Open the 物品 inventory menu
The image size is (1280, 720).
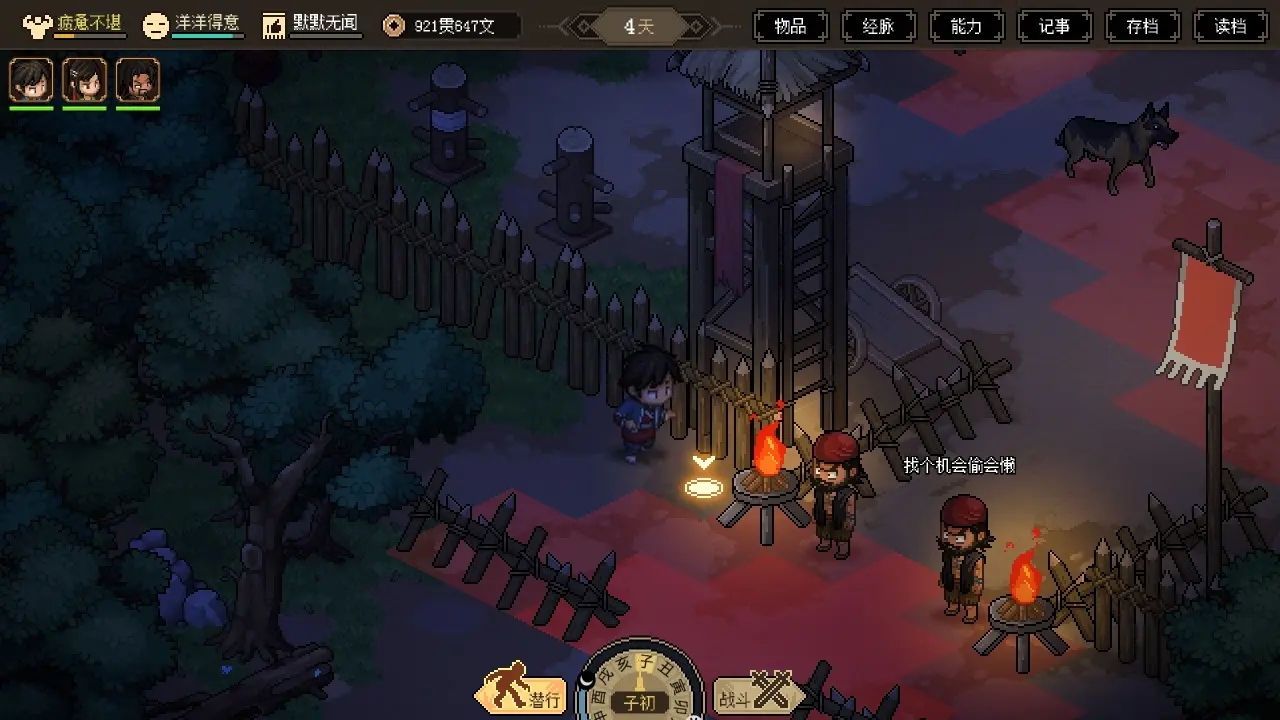pyautogui.click(x=793, y=26)
